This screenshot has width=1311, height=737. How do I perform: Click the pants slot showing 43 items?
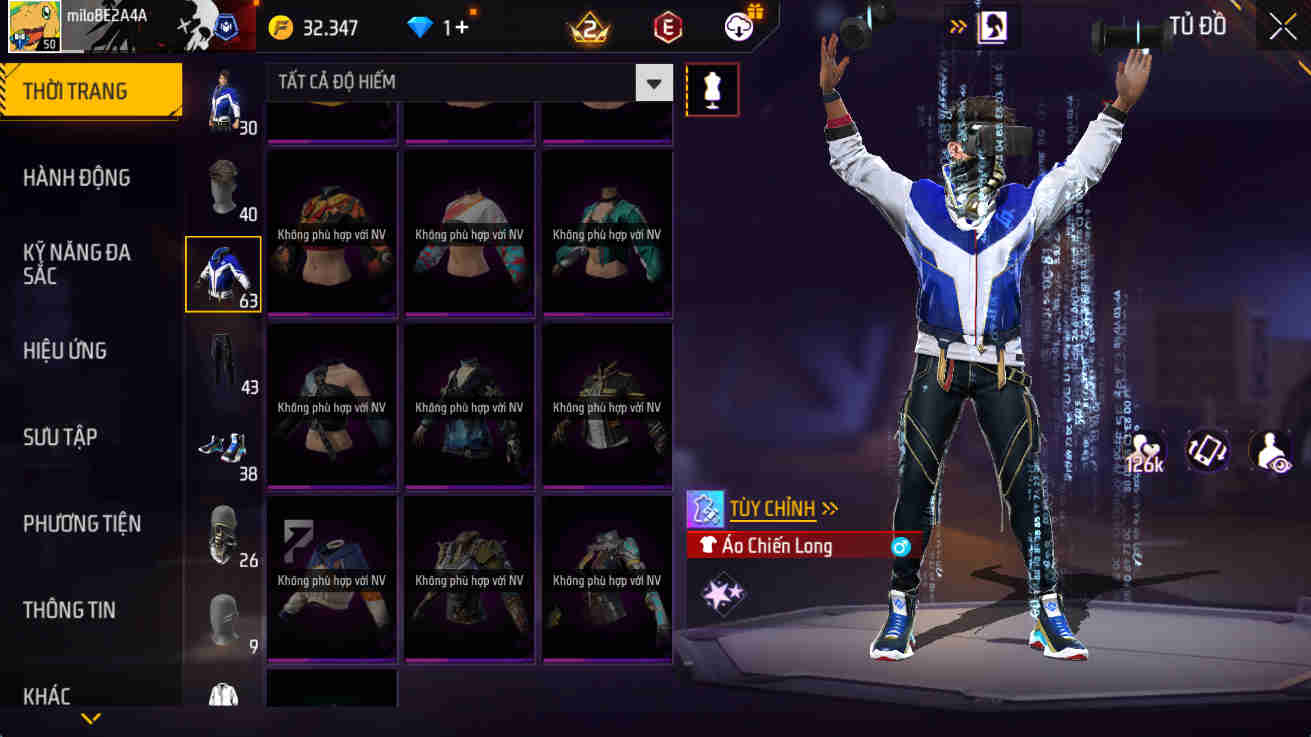point(222,360)
